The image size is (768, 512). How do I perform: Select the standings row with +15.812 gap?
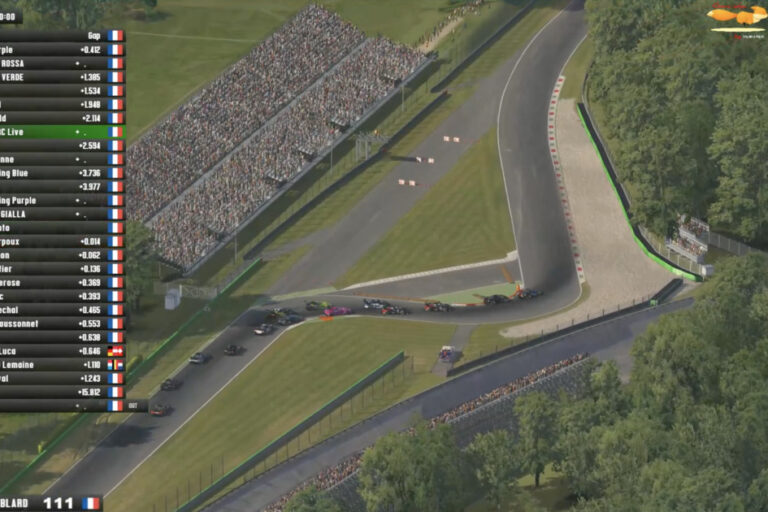click(60, 392)
